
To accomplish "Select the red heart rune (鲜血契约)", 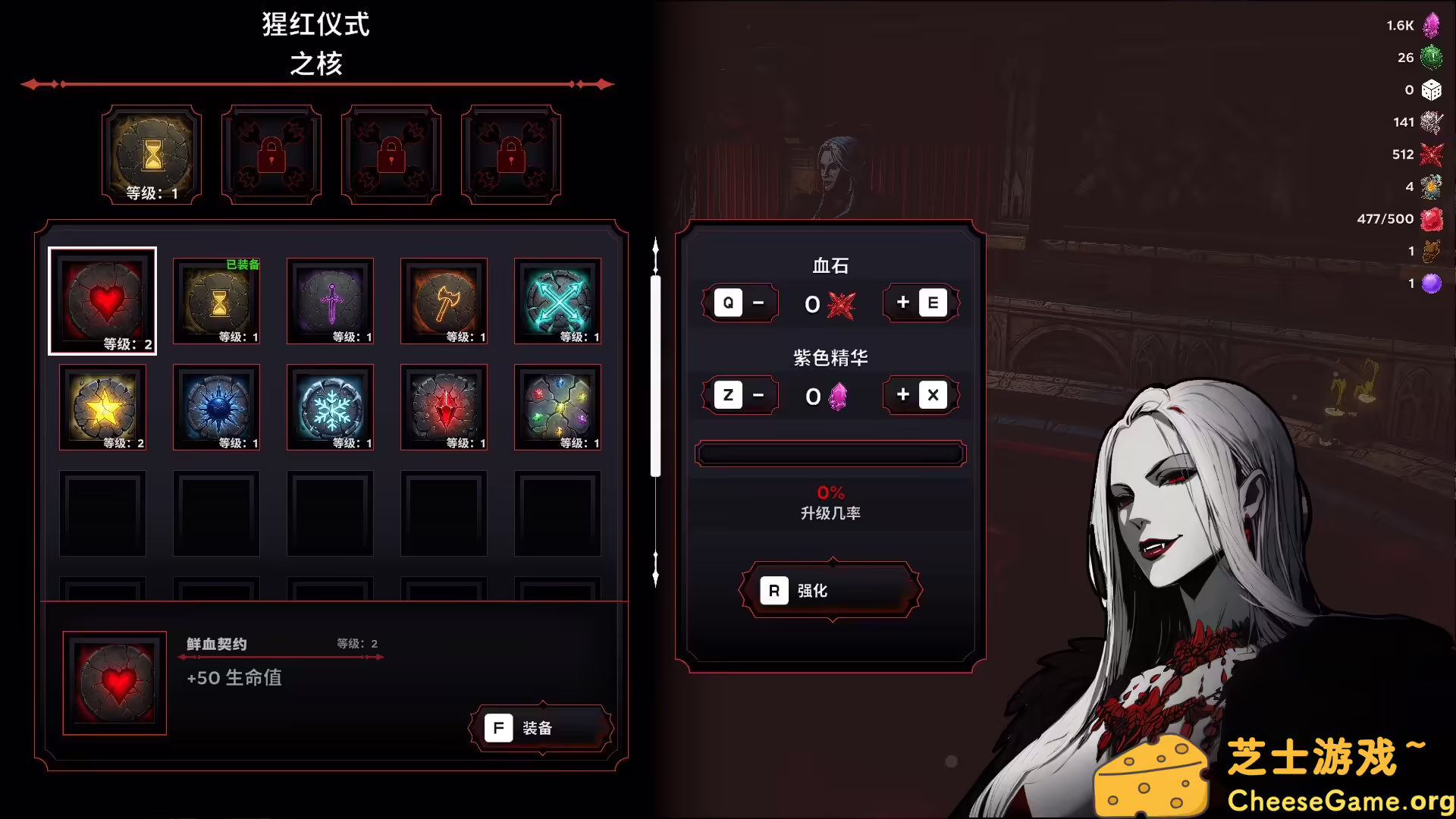I will [103, 300].
